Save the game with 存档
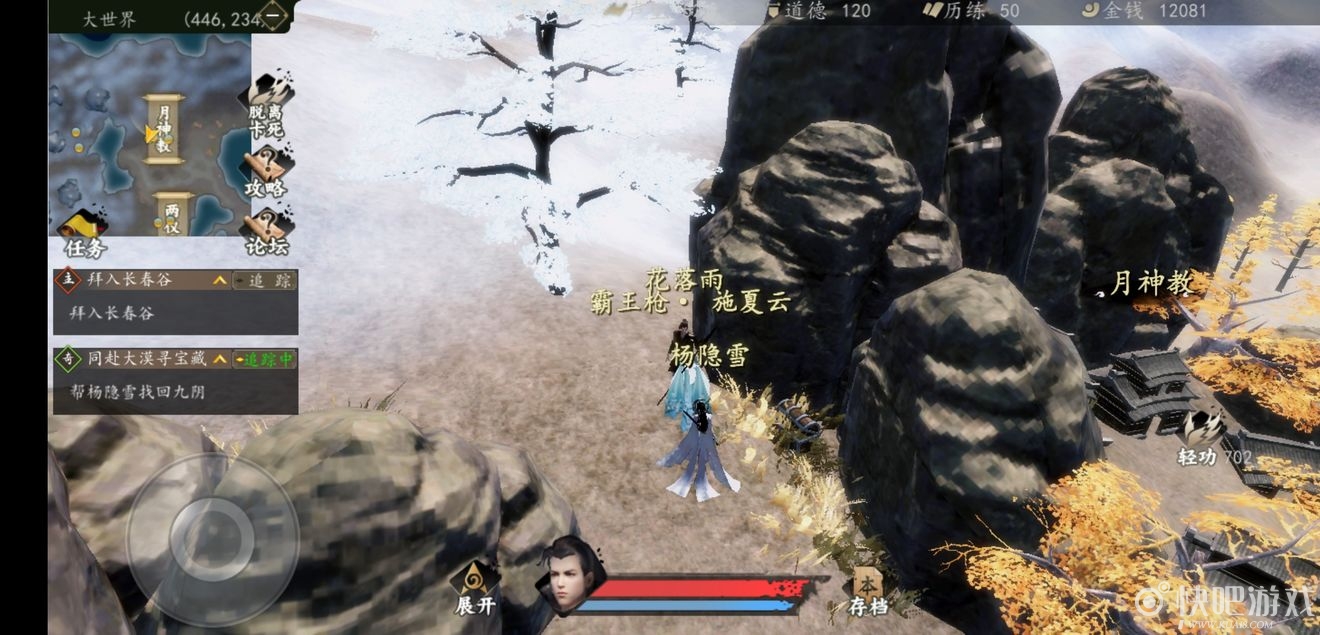 [866, 591]
